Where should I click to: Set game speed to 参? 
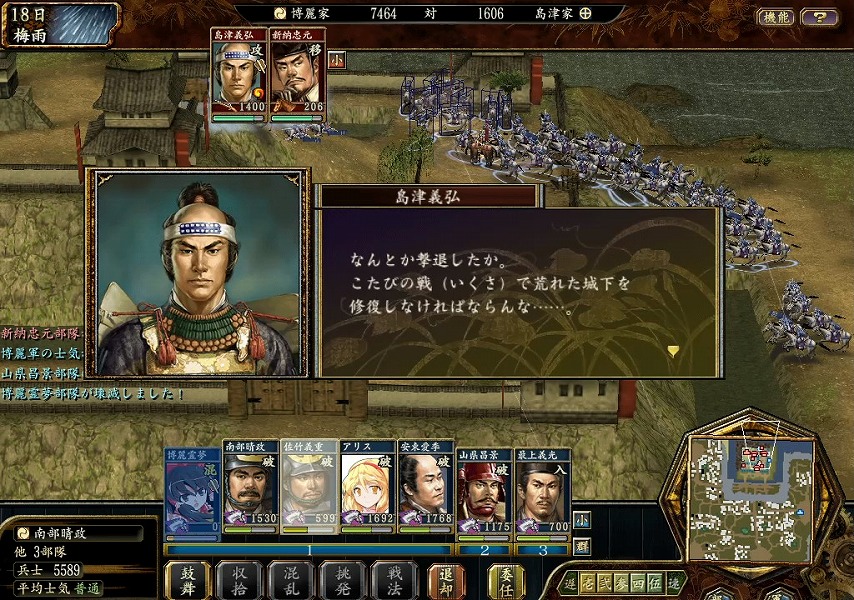[x=622, y=583]
